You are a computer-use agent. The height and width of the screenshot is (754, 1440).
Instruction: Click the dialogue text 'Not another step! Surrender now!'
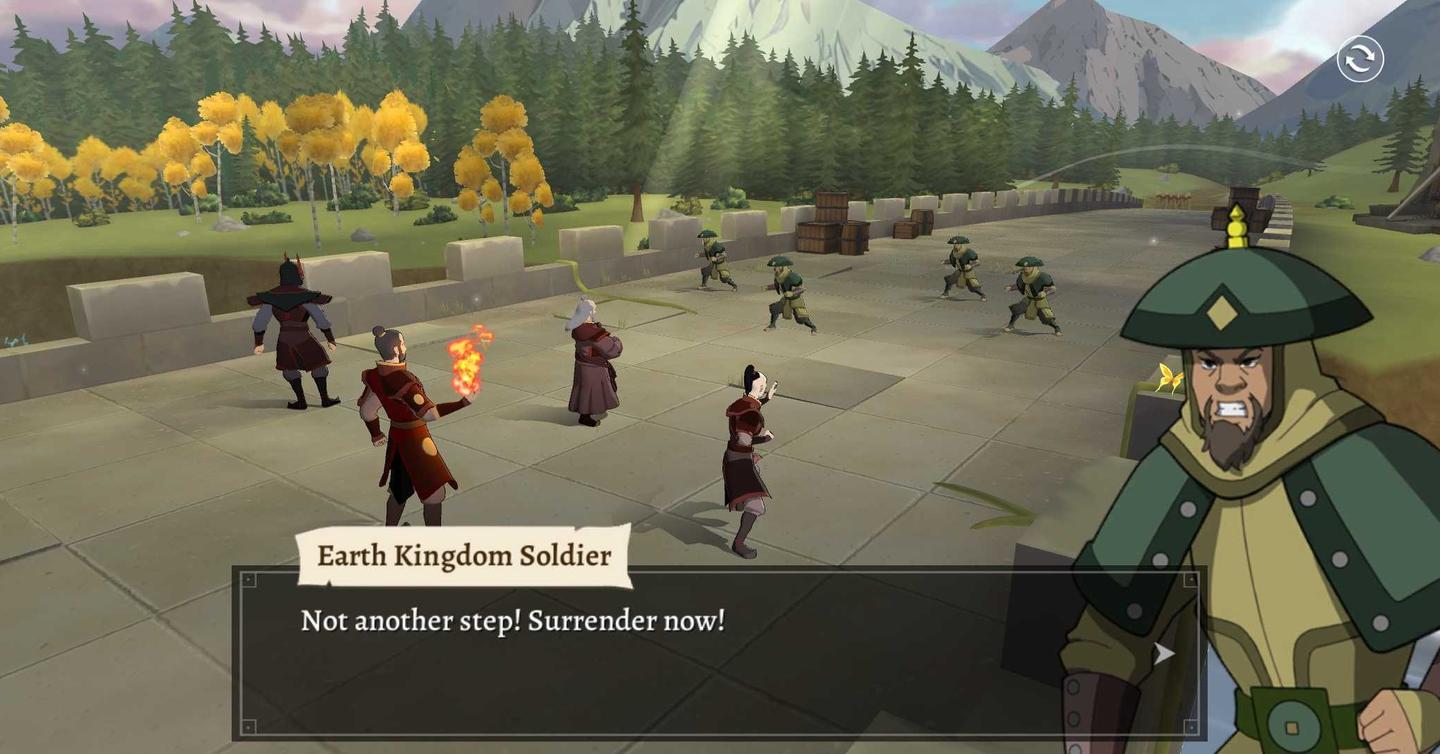click(x=513, y=621)
